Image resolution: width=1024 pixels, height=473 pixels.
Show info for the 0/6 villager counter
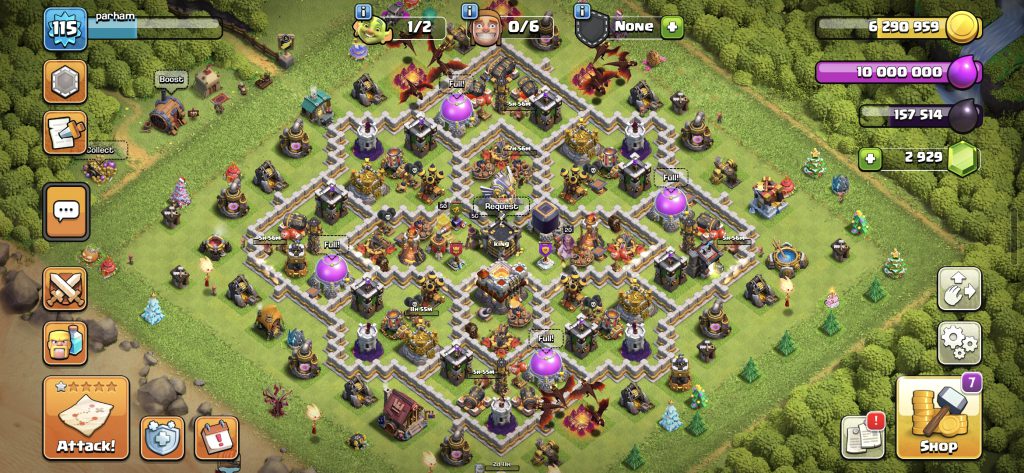click(469, 11)
